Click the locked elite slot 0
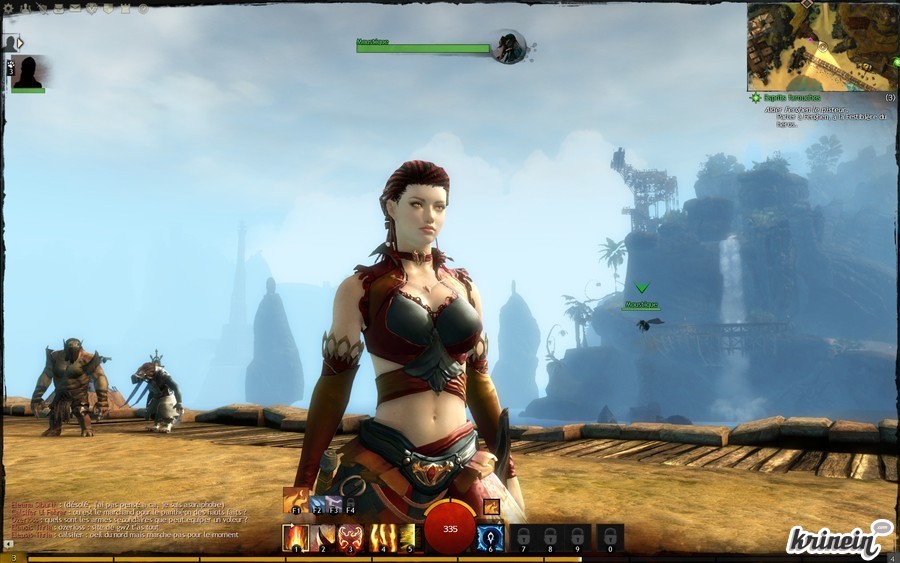This screenshot has height=563, width=900. (x=610, y=538)
